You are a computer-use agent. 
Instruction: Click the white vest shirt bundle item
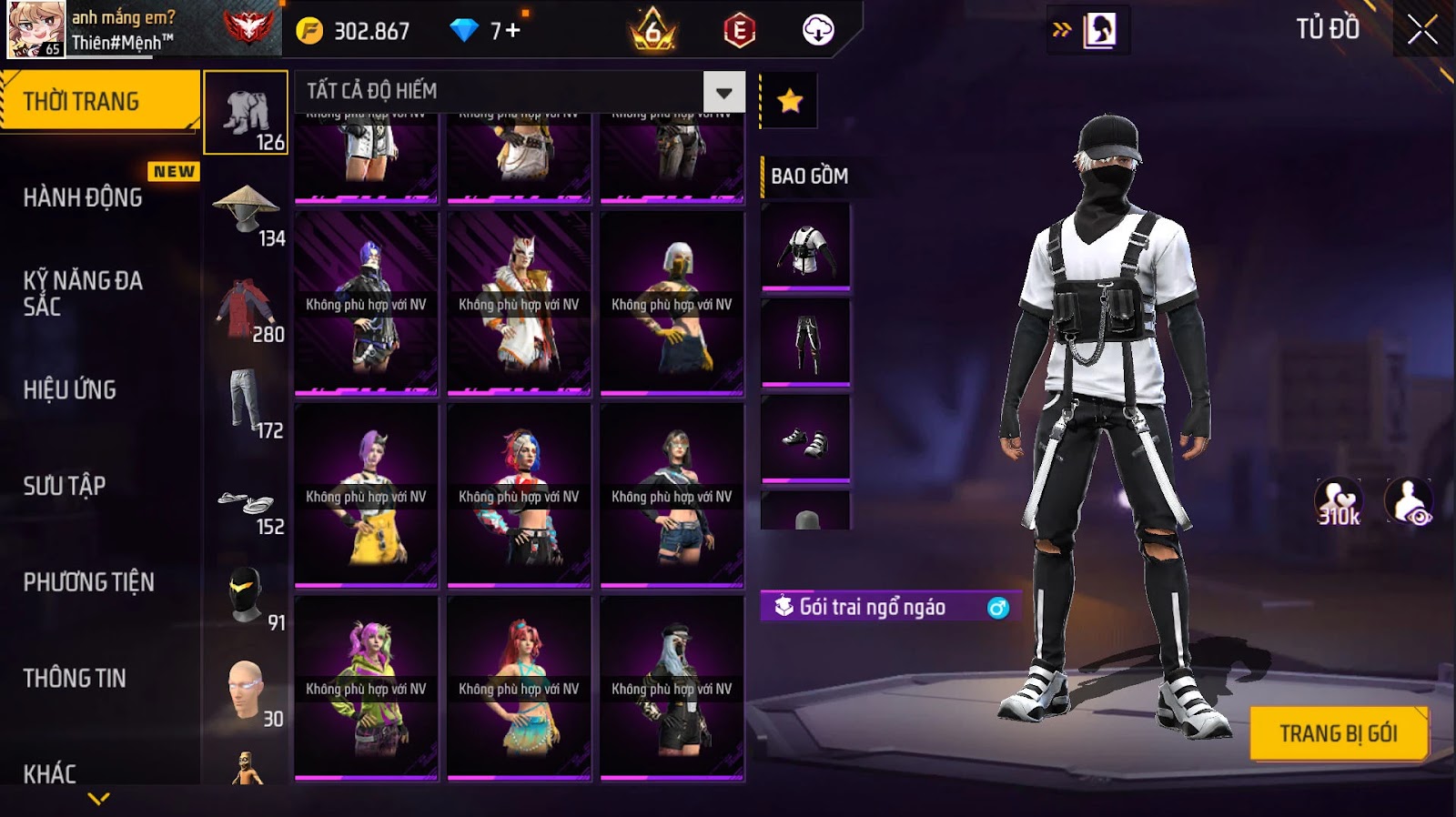point(805,247)
